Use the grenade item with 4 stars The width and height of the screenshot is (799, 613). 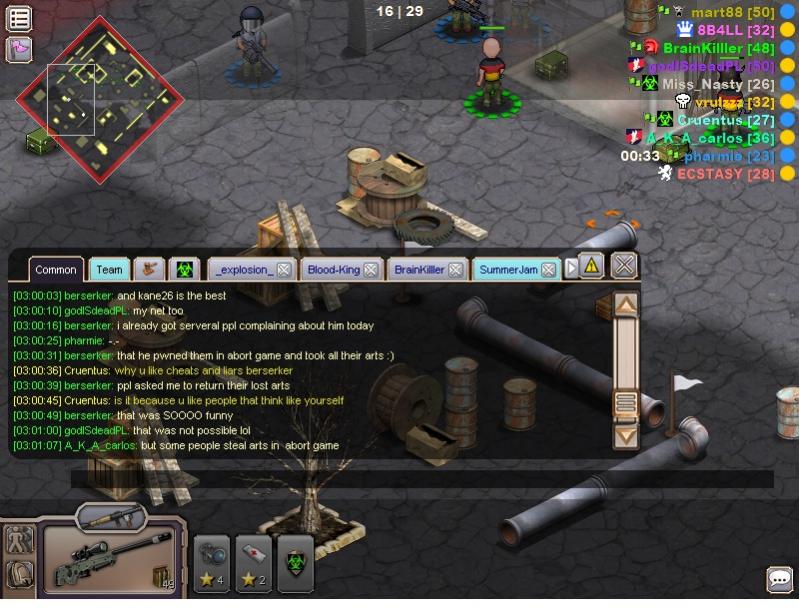[212, 562]
